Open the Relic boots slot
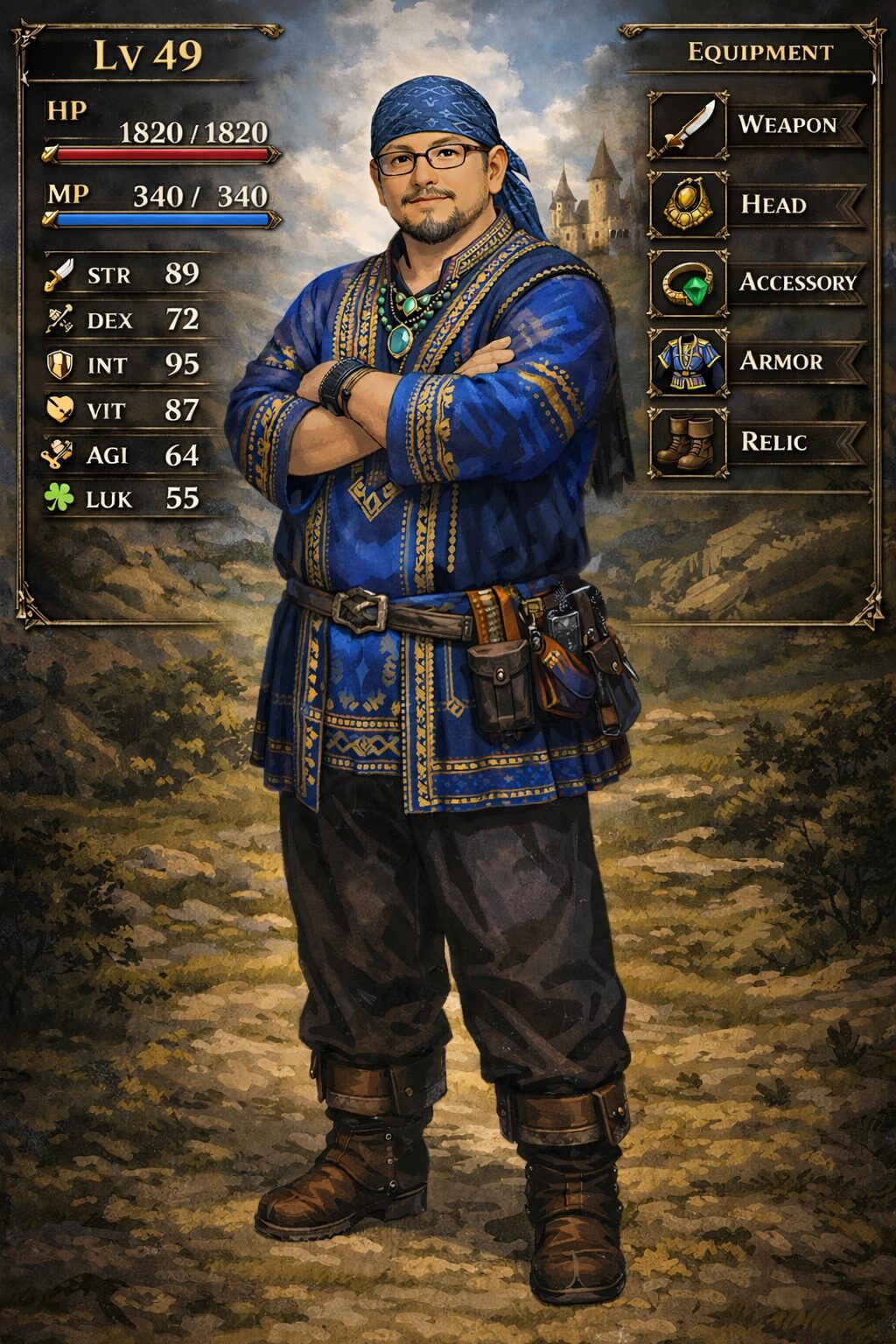896x1344 pixels. (x=688, y=442)
